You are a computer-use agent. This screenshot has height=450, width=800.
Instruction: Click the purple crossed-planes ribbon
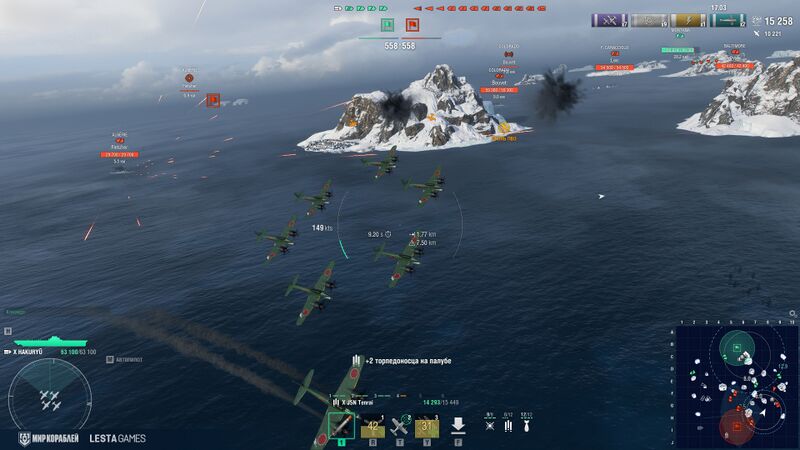609,20
